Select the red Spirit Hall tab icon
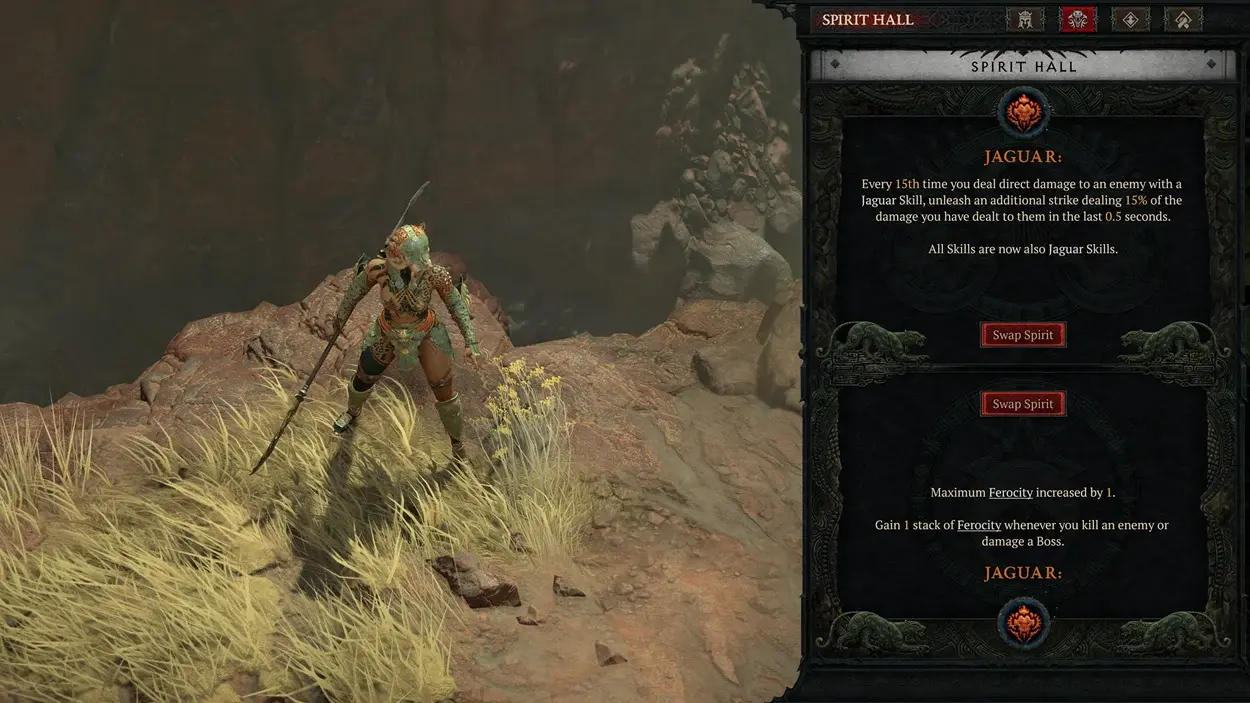This screenshot has width=1250, height=703. [1077, 19]
